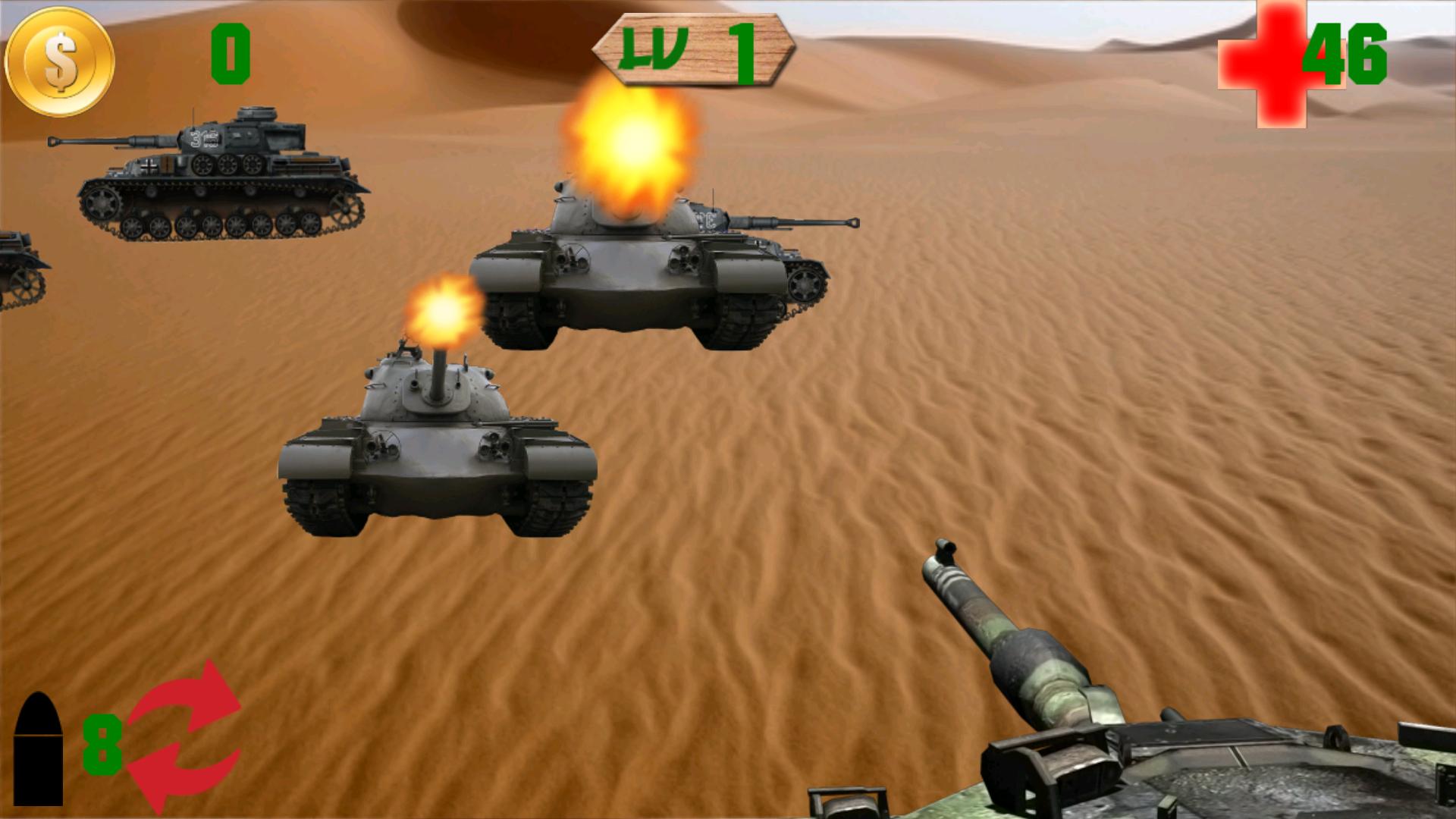Select the bullet ammo icon

click(39, 751)
